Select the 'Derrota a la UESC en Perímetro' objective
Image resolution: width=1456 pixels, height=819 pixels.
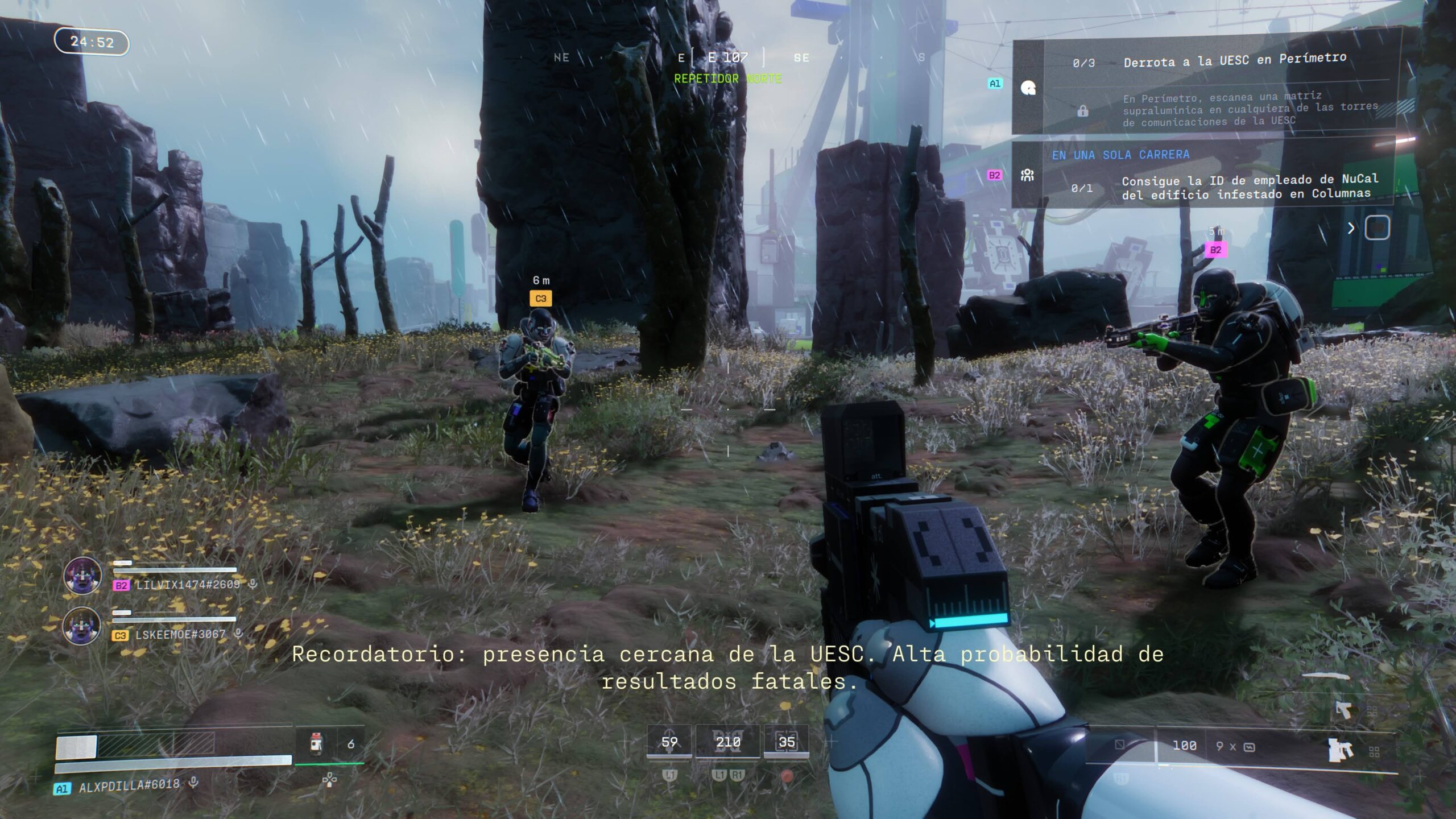(x=1234, y=60)
